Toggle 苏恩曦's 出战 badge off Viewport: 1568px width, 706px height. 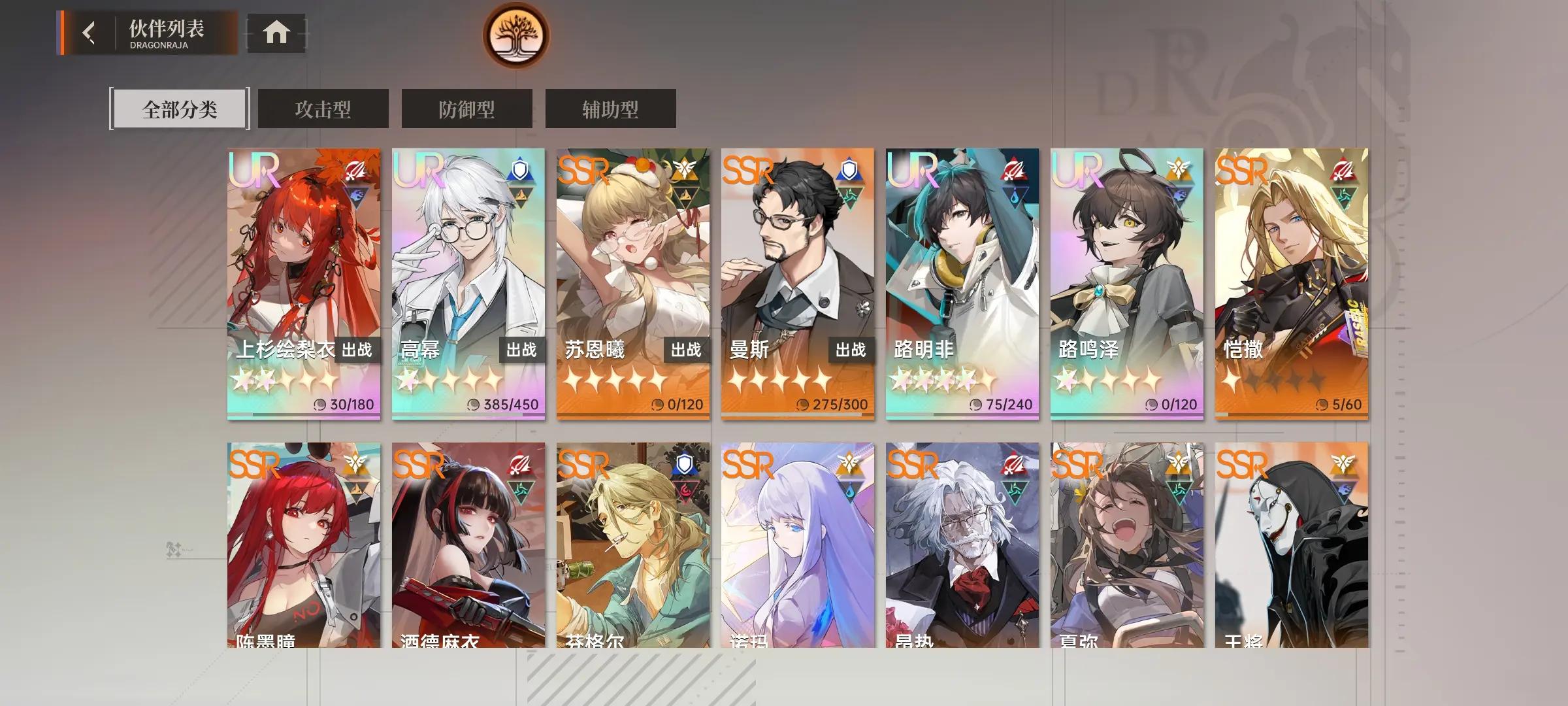(x=687, y=350)
